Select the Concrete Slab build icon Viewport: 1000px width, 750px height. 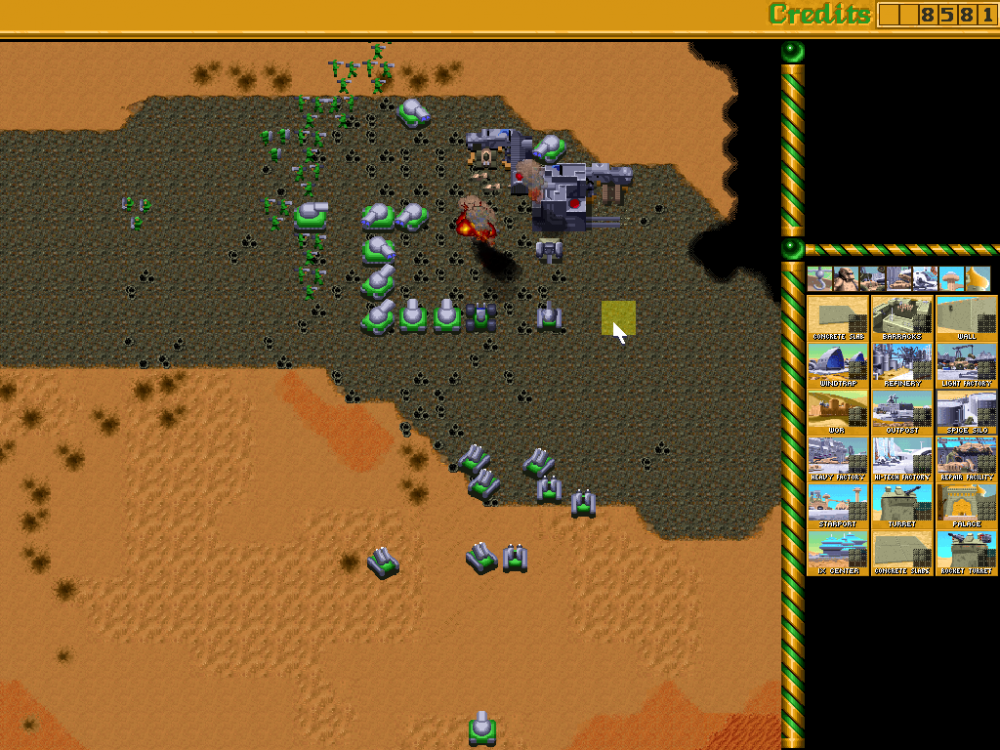coord(838,318)
